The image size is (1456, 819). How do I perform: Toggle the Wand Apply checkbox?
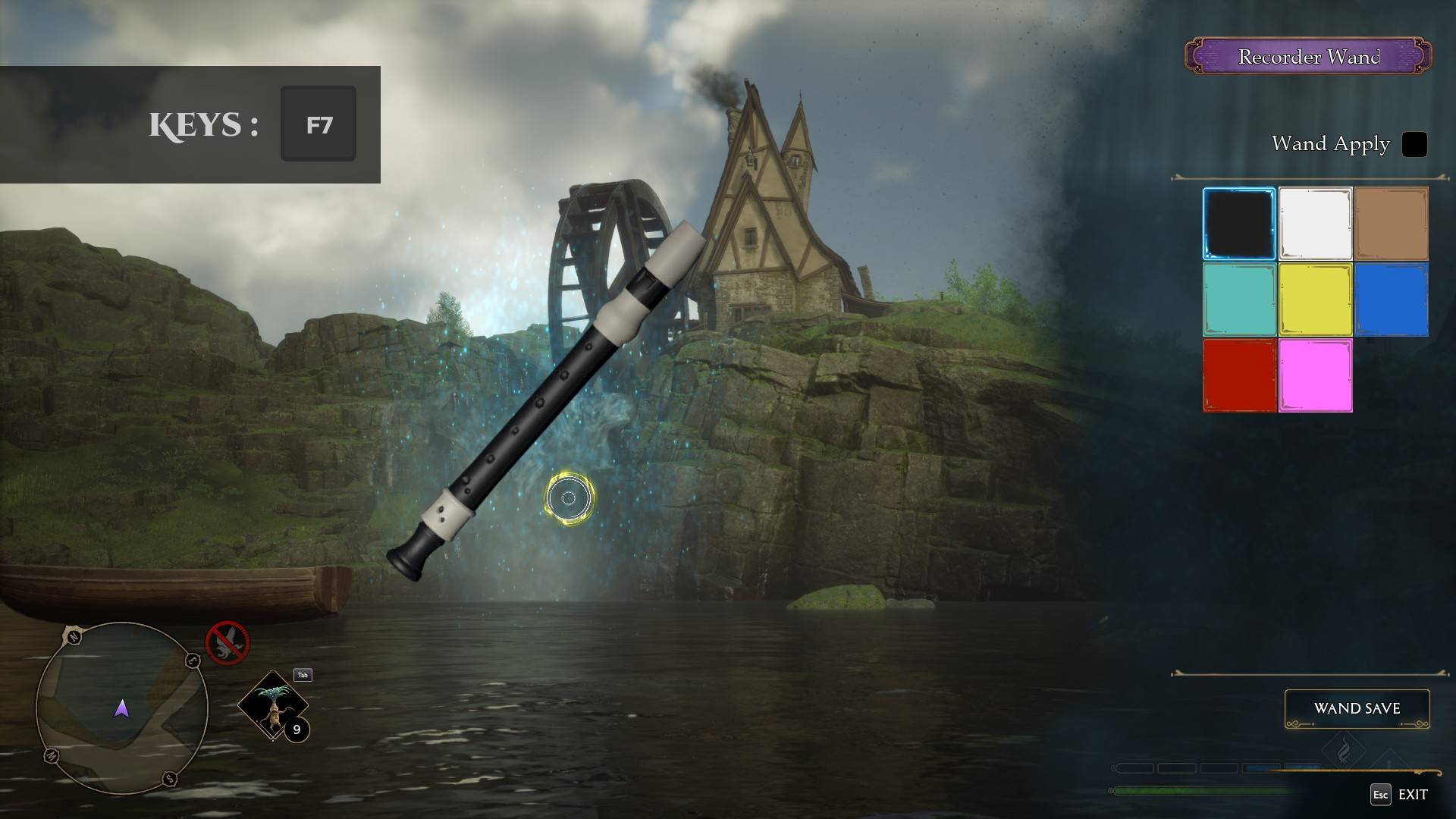[1414, 144]
